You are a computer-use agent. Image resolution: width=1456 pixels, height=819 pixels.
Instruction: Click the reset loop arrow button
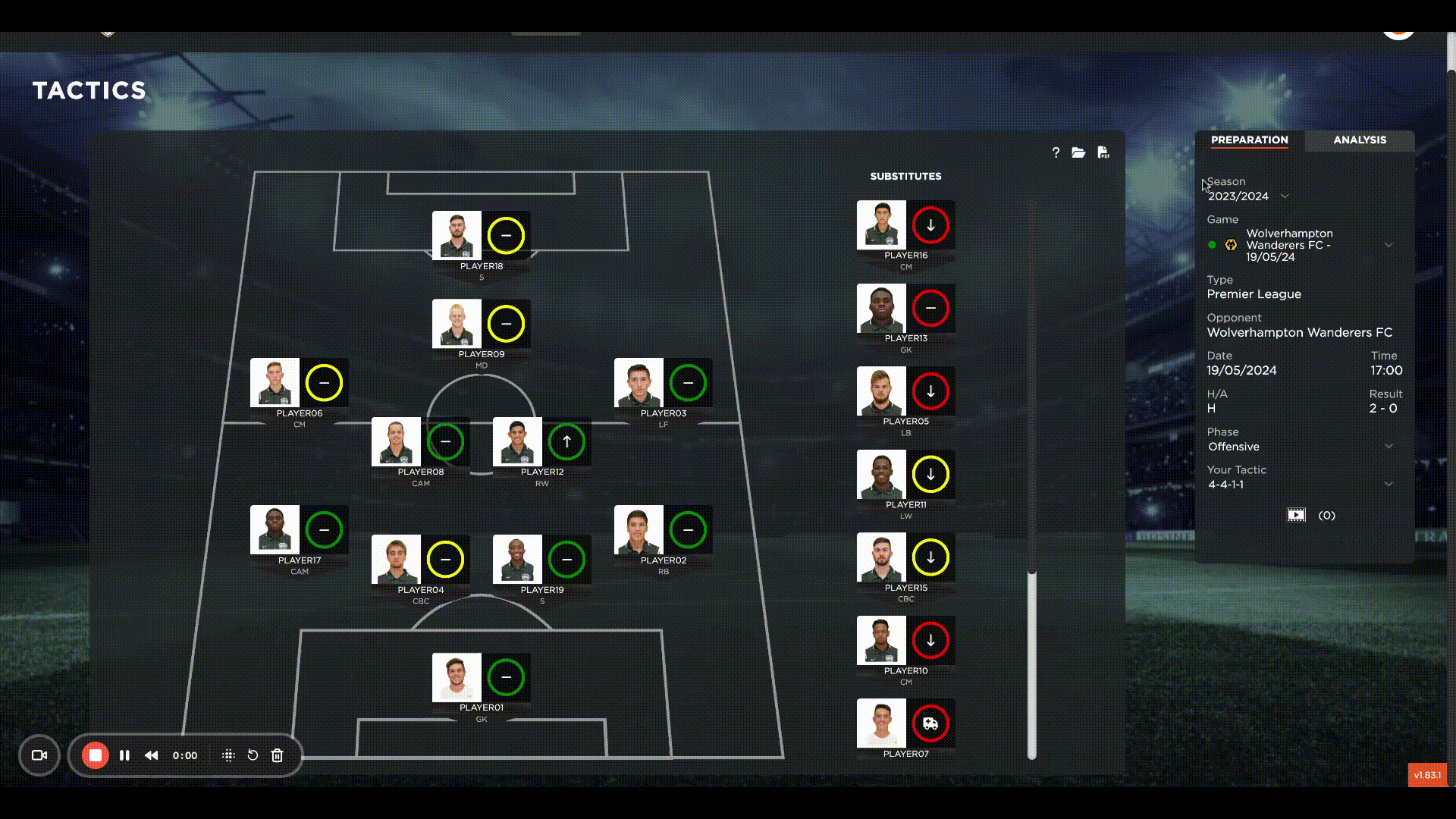tap(253, 755)
